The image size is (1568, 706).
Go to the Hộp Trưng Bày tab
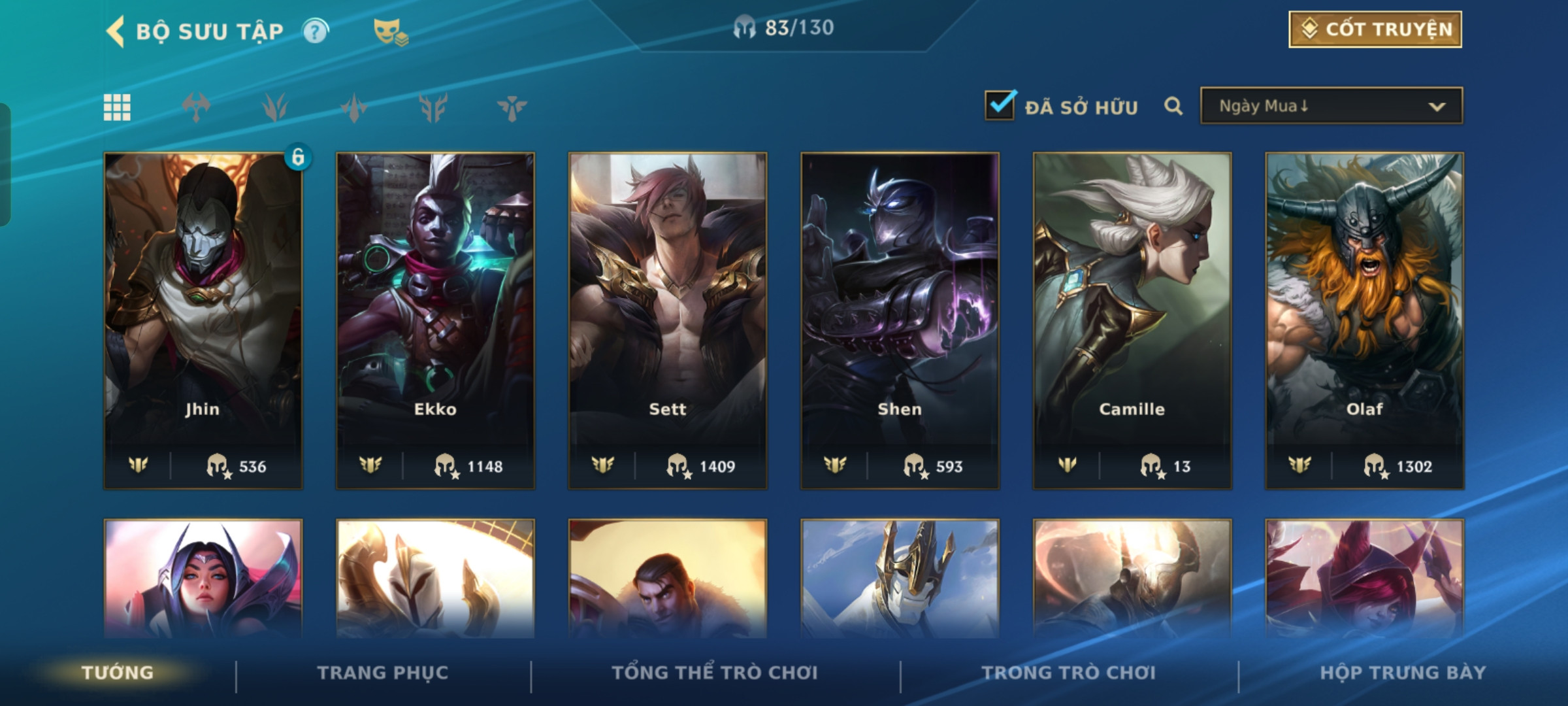pyautogui.click(x=1403, y=673)
